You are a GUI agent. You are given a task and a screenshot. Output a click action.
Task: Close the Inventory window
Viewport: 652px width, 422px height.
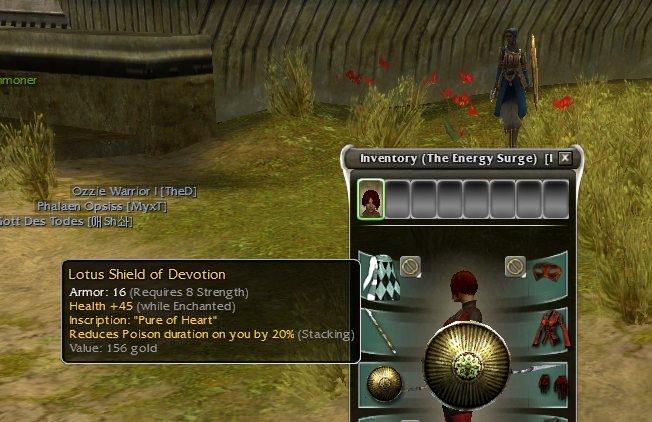(x=565, y=158)
